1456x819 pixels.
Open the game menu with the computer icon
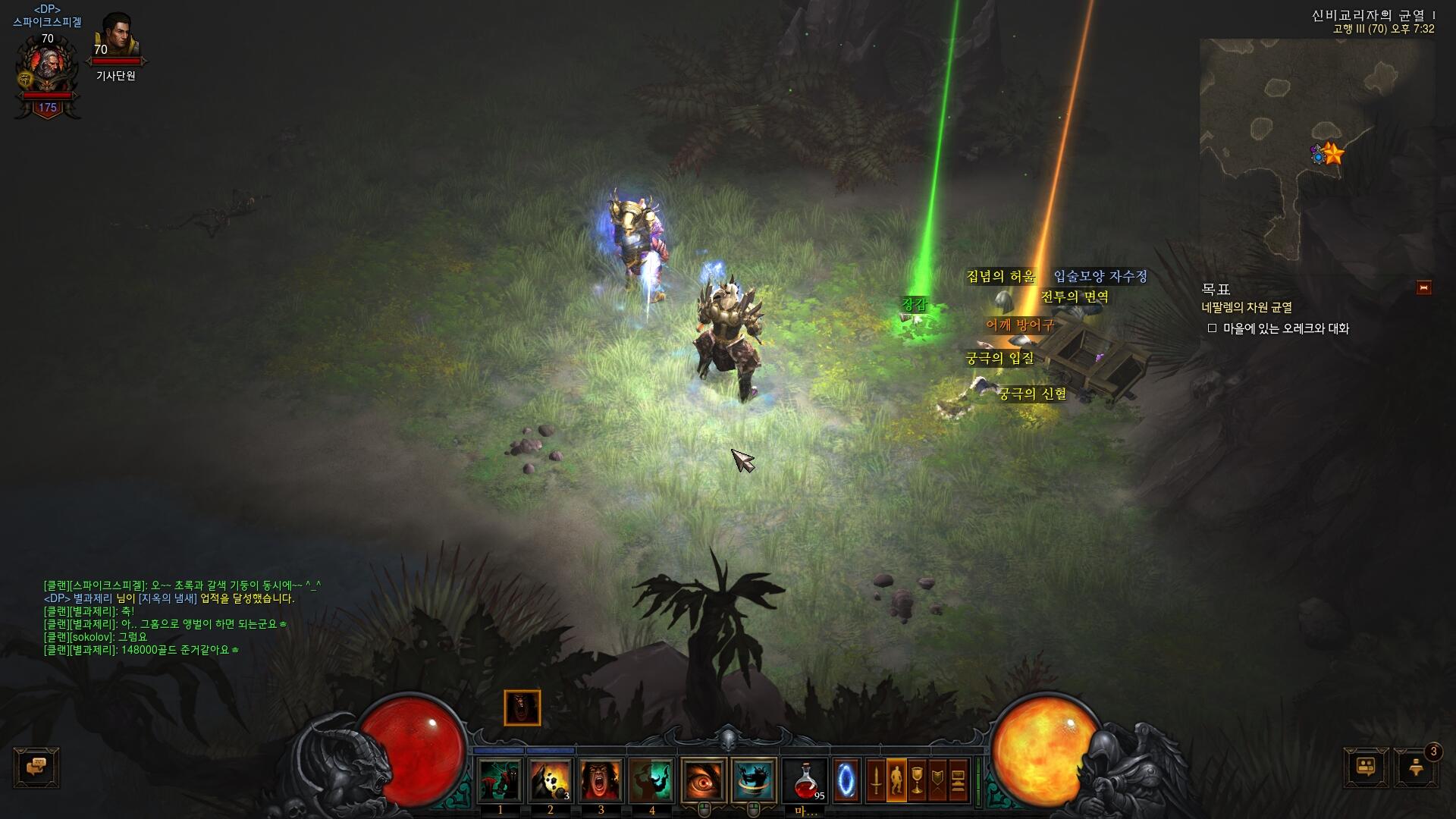click(959, 780)
